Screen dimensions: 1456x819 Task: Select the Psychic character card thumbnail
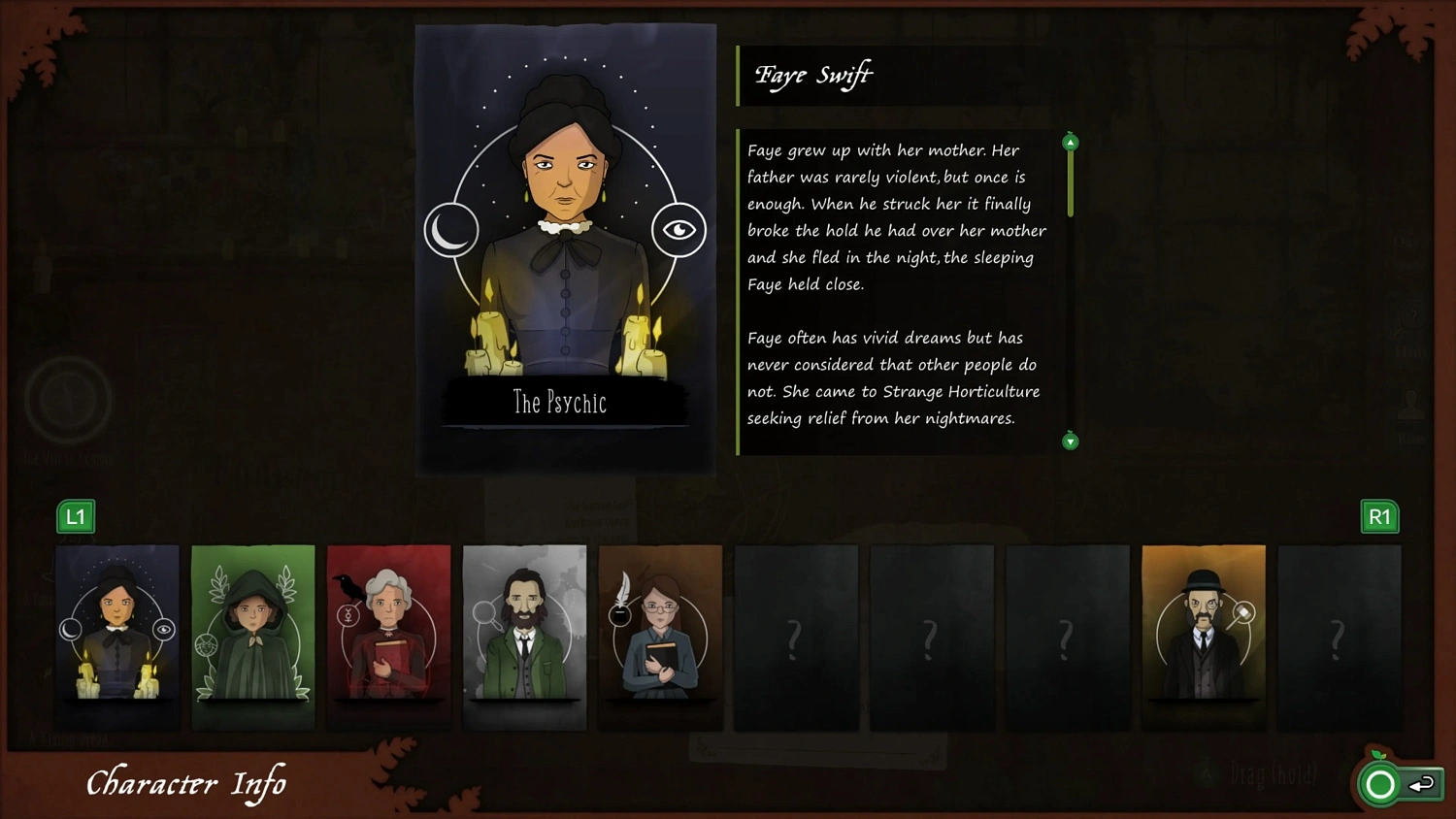point(117,637)
